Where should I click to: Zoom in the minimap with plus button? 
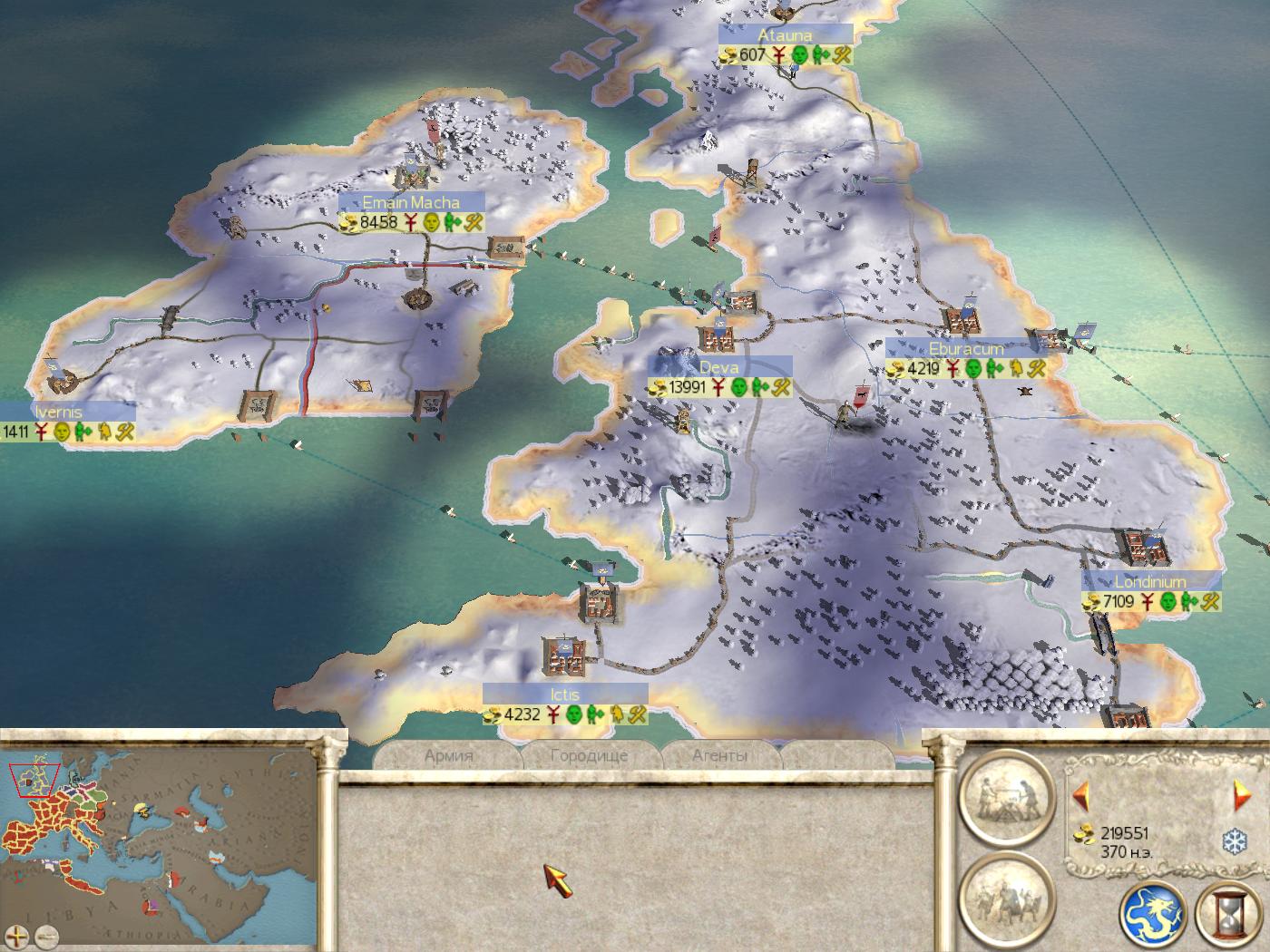(18, 936)
